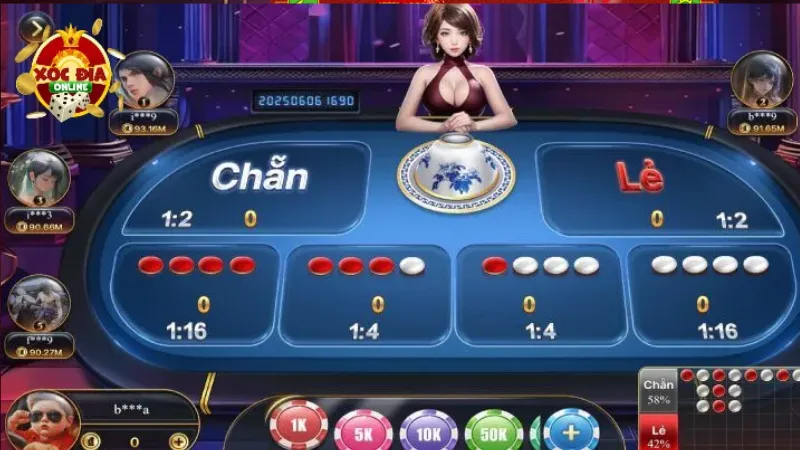Expand the arrow menu button
The width and height of the screenshot is (800, 450).
36,26
